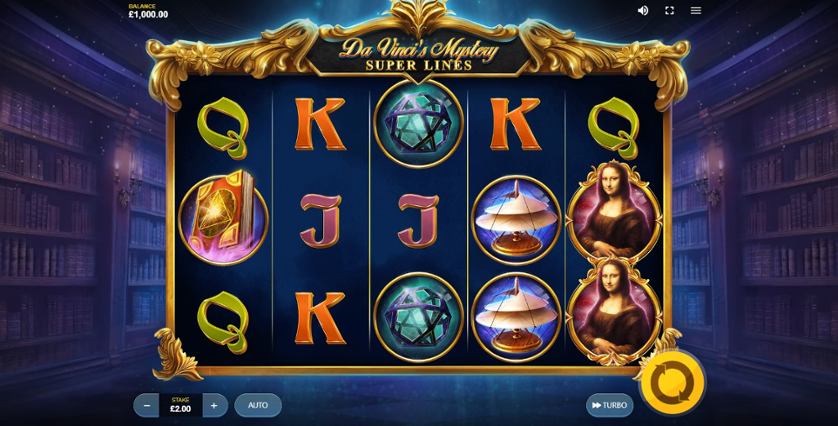Increase the stake with the plus button
This screenshot has width=838, height=426.
tap(214, 405)
